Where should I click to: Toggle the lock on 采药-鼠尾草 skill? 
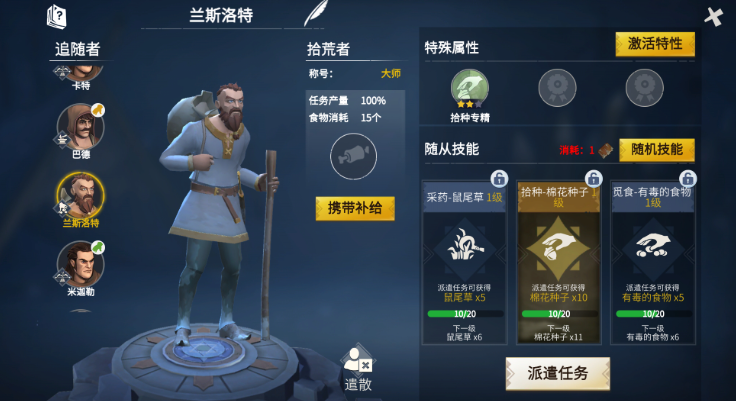pos(499,178)
